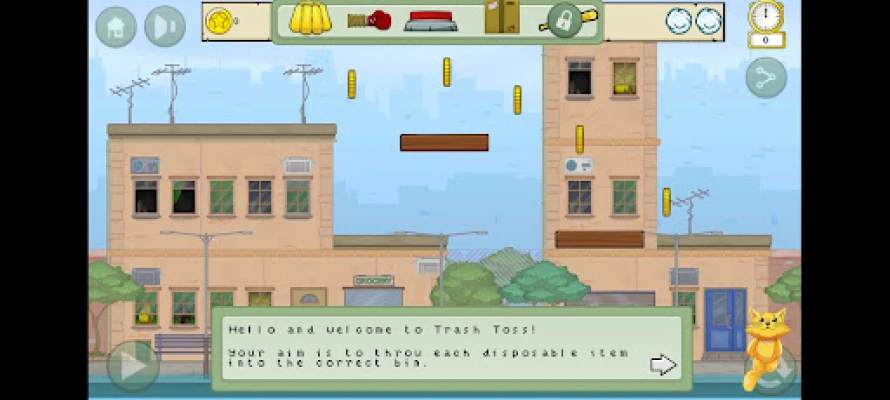Advance the tutorial with the arrow

663,365
